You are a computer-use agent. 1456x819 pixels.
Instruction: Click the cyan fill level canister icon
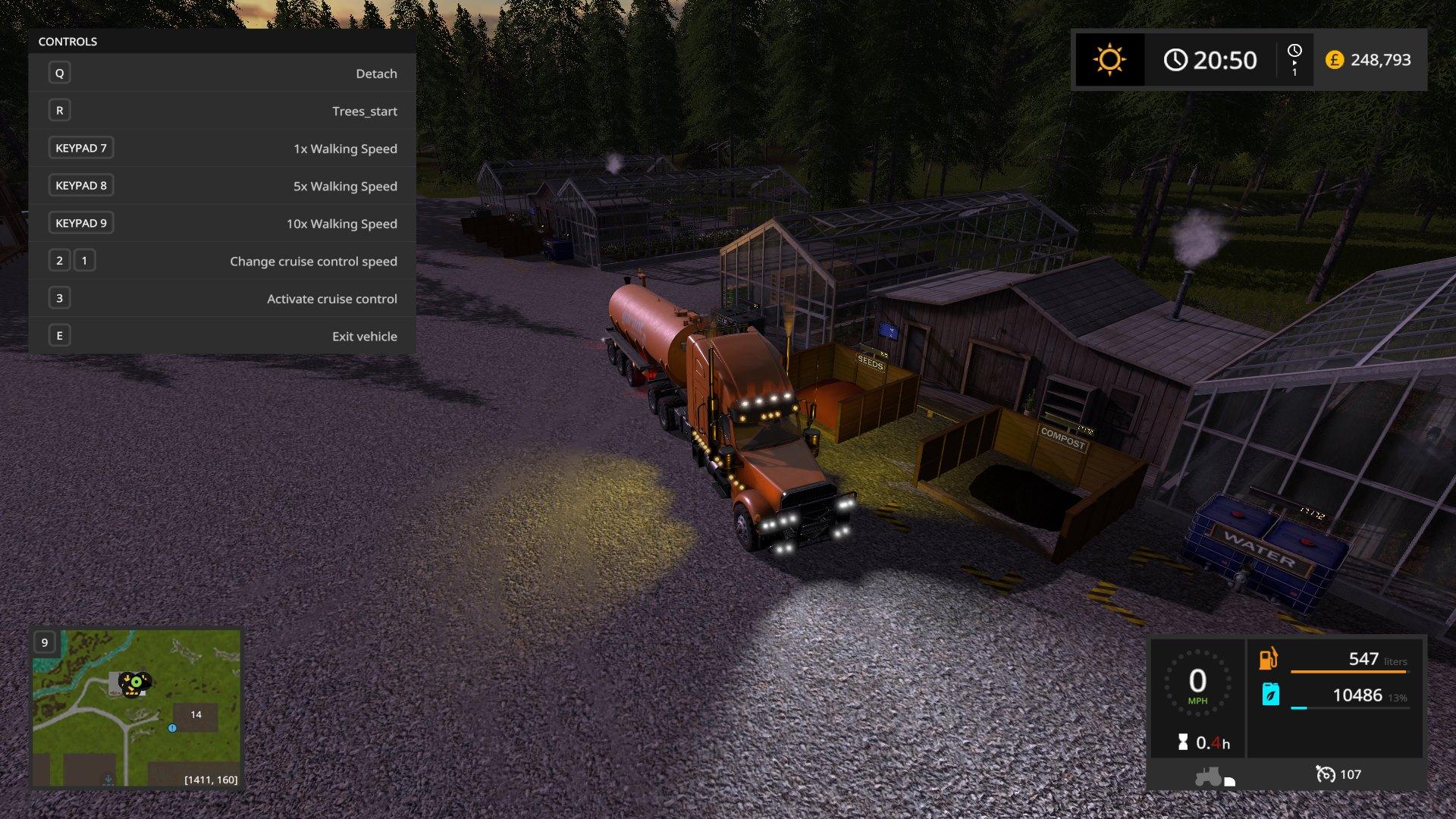[1270, 694]
